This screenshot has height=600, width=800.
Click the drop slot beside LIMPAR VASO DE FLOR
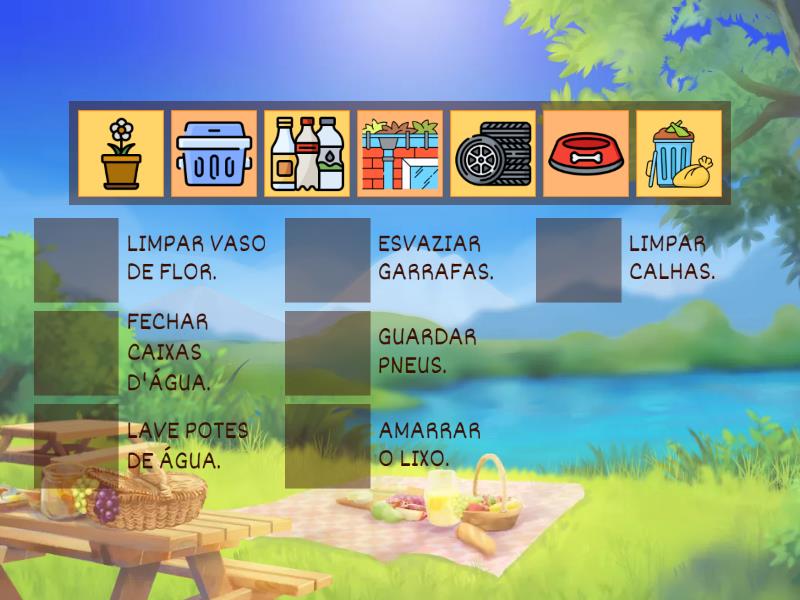[x=76, y=260]
